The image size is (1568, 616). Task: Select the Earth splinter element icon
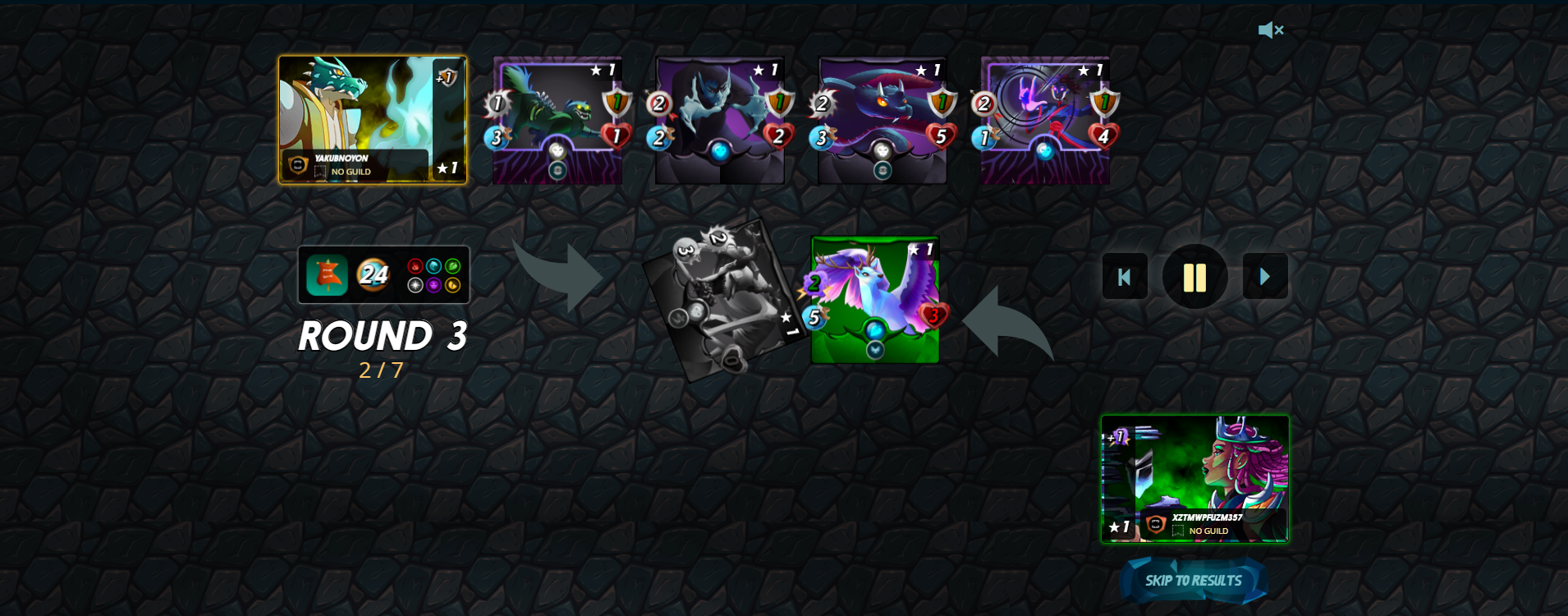(x=452, y=266)
